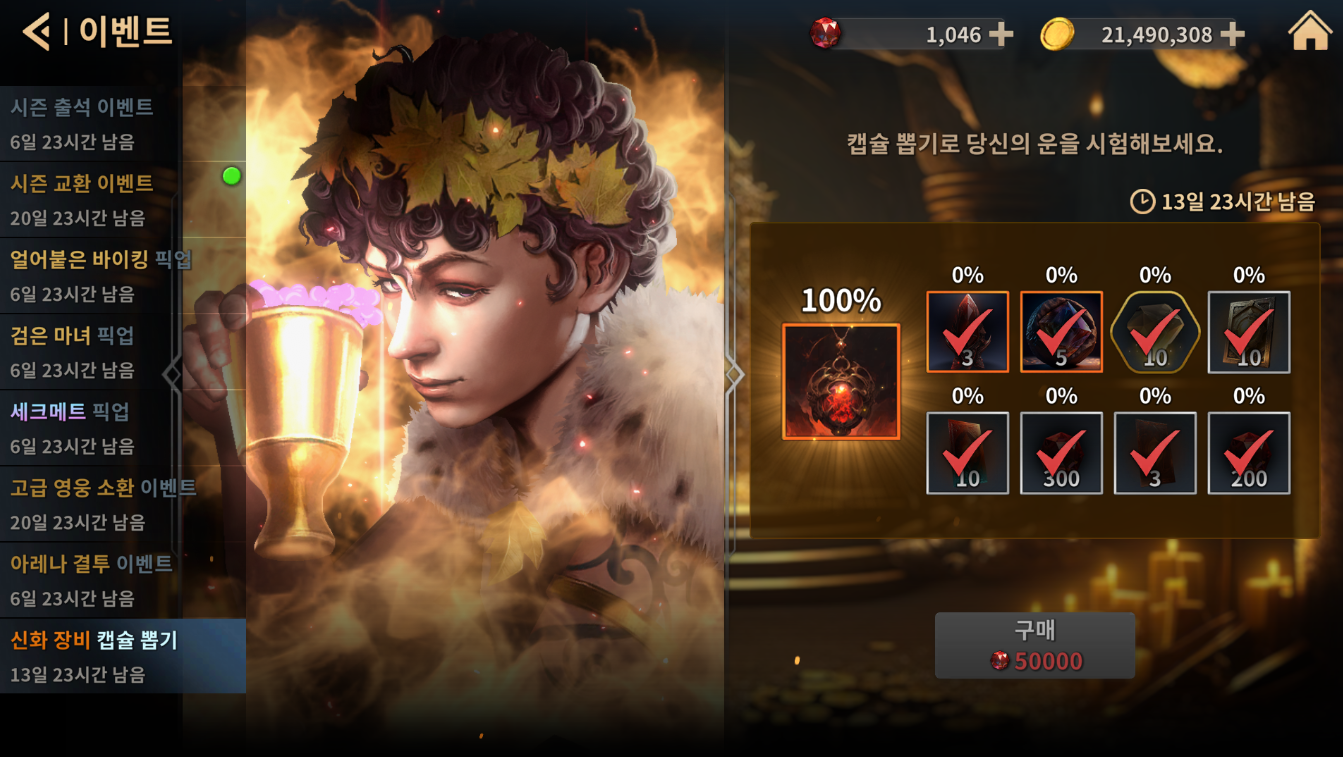Inspect the hexagon-framed reward with quantity 10

pos(1155,332)
